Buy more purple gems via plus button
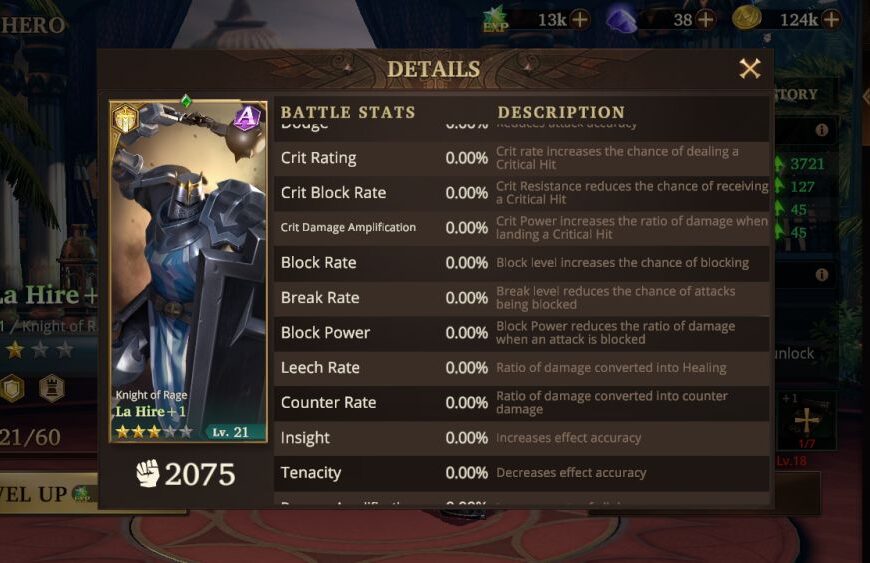Image resolution: width=870 pixels, height=563 pixels. click(706, 19)
